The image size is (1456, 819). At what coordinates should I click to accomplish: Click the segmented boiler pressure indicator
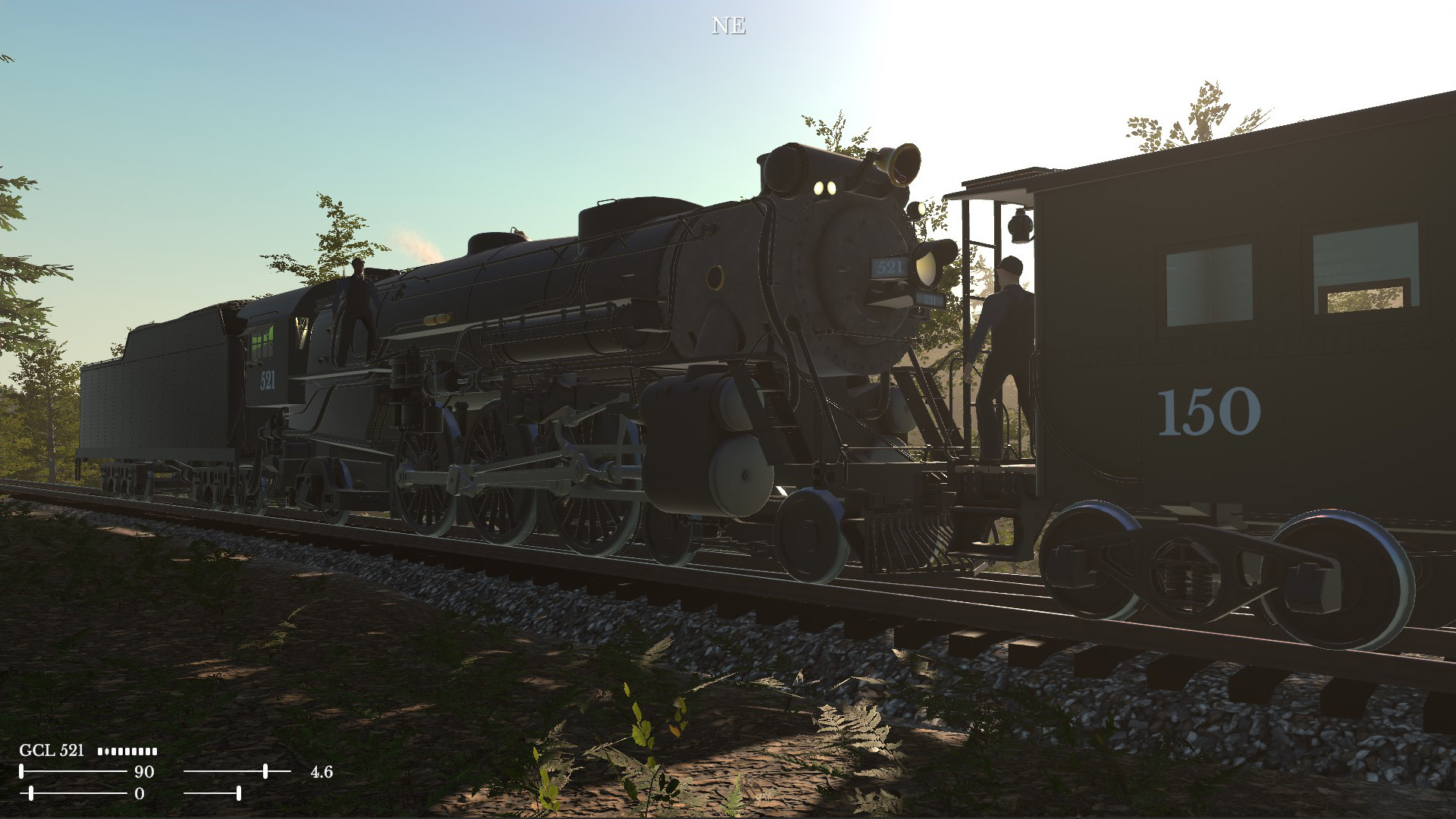(x=127, y=752)
